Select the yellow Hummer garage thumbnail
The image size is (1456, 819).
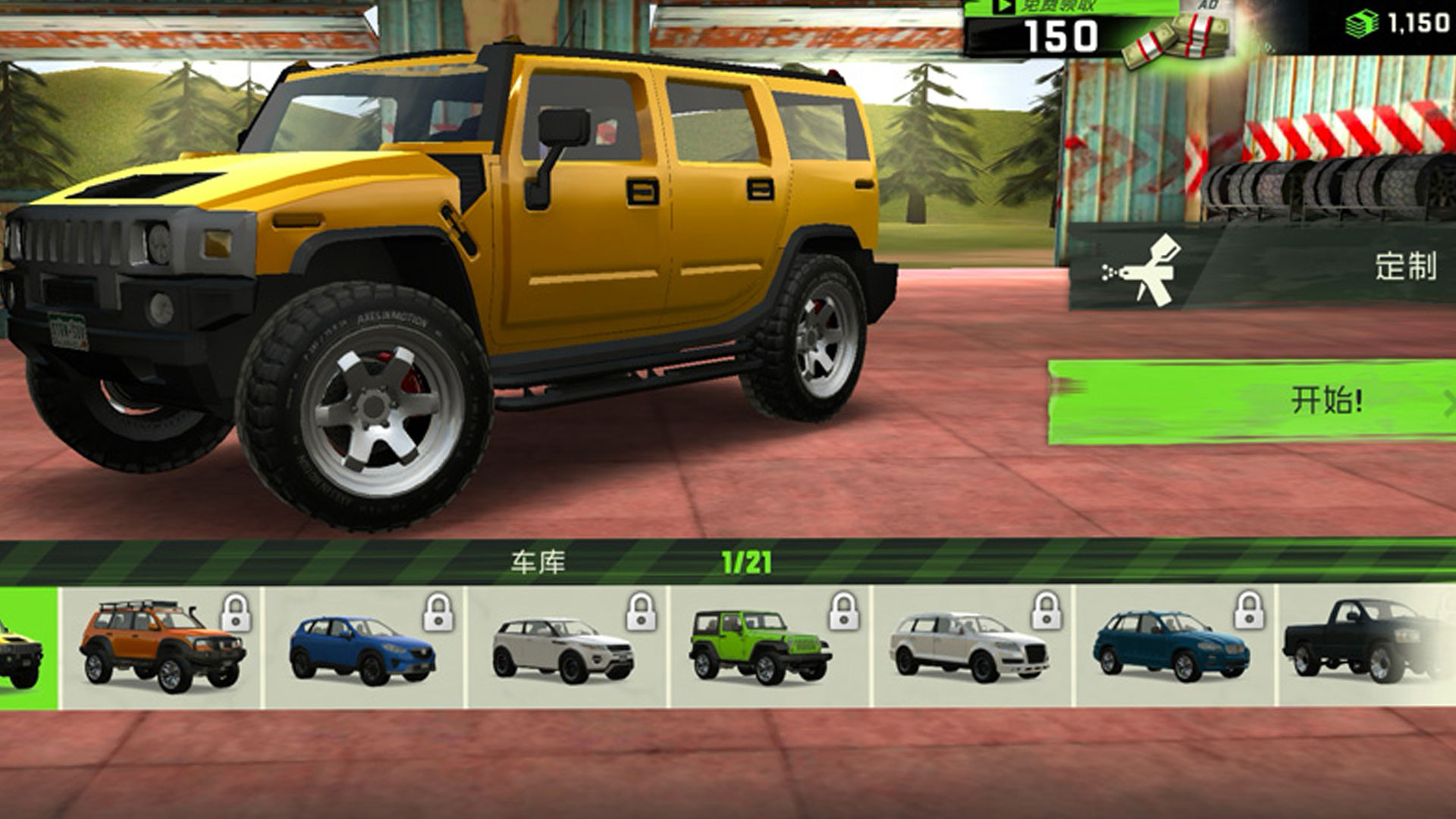pyautogui.click(x=27, y=648)
